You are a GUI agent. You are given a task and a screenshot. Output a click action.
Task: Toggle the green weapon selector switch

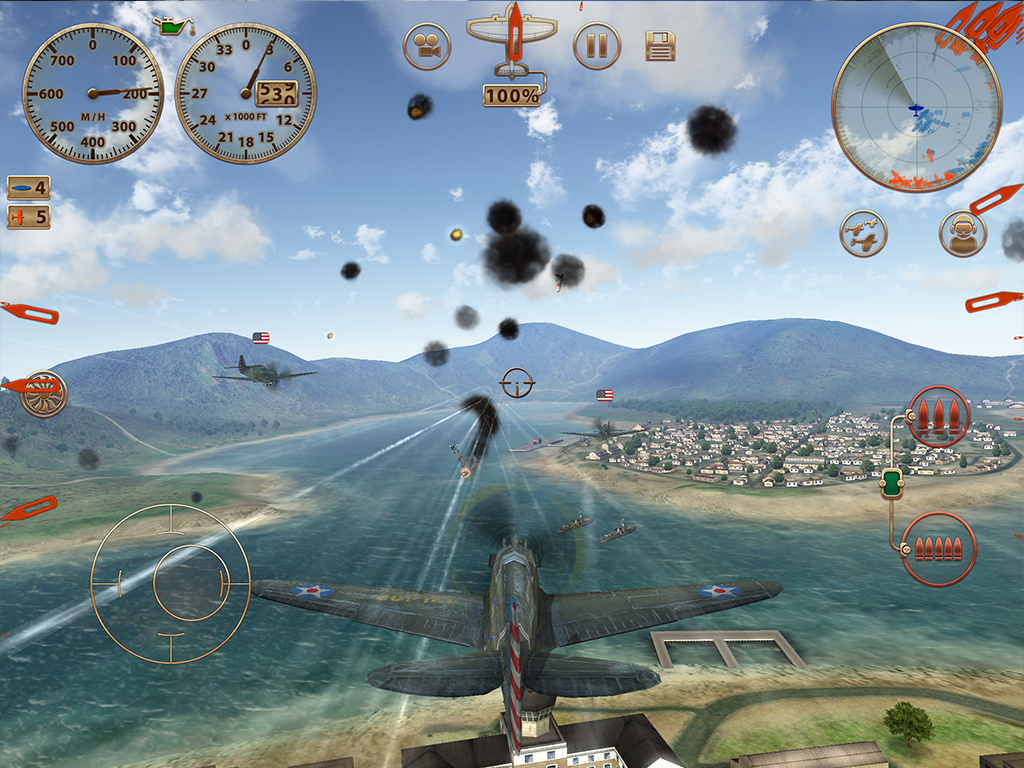coord(889,484)
